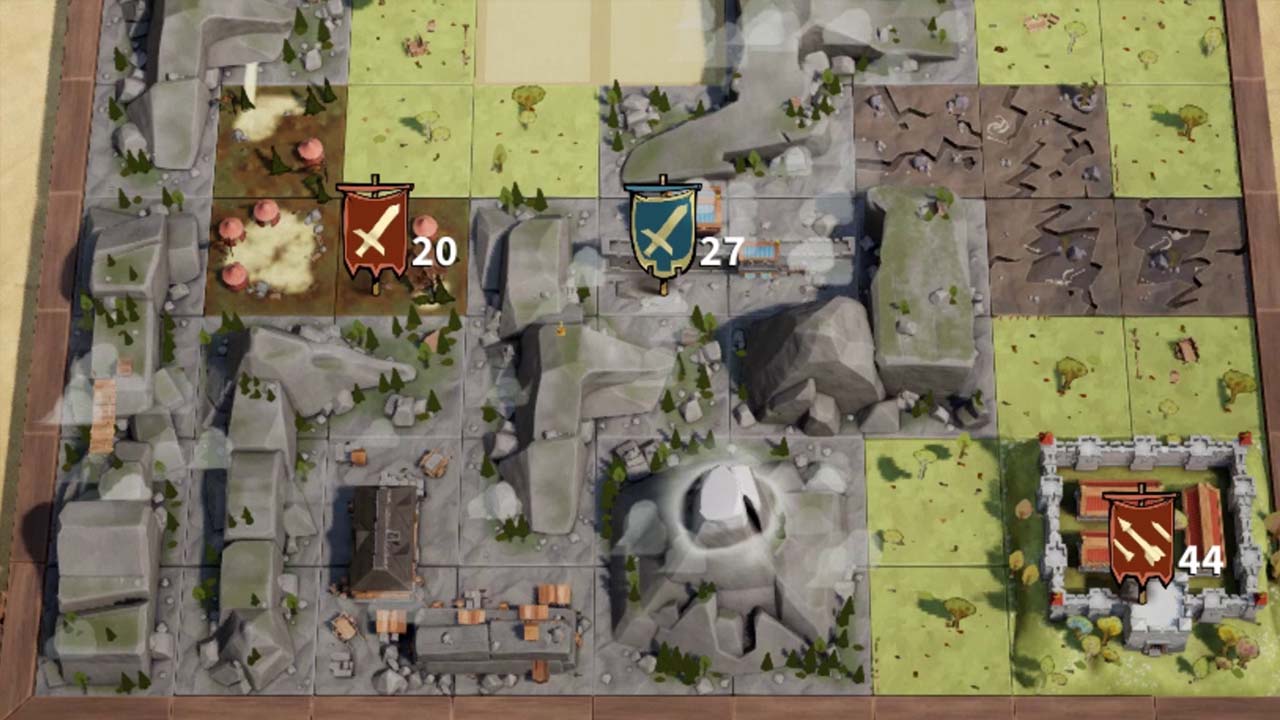Screen dimensions: 1280x720
Task: Select the red sword army banner
Action: [x=374, y=233]
